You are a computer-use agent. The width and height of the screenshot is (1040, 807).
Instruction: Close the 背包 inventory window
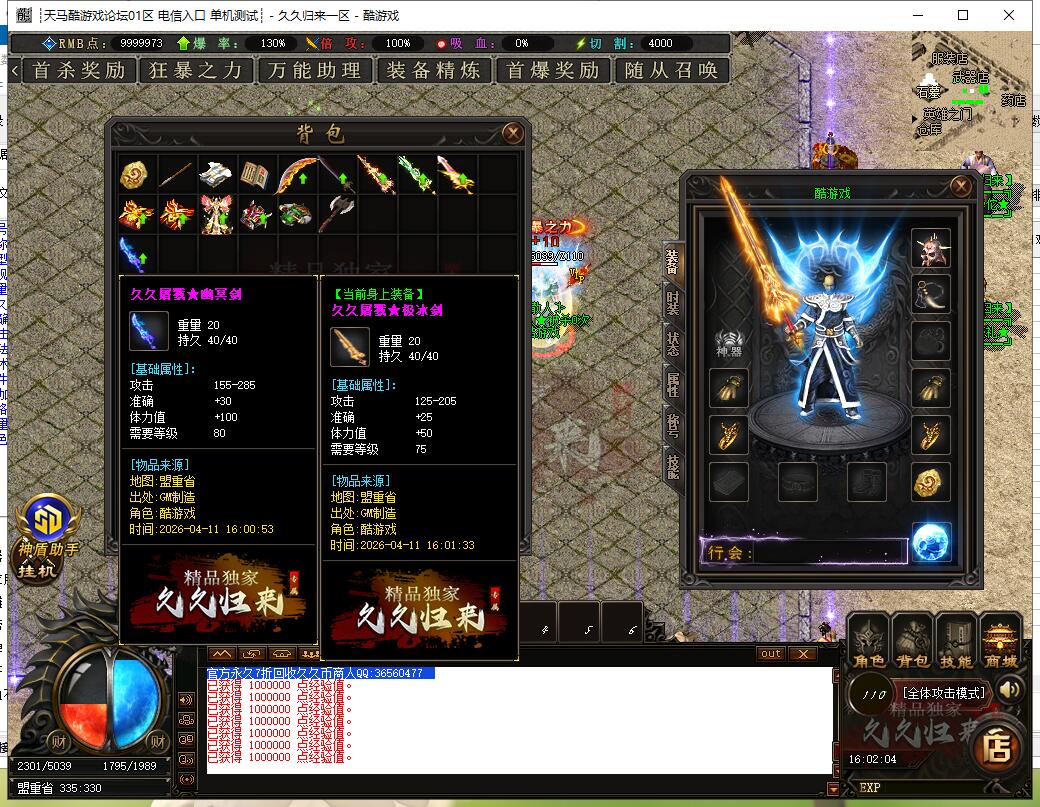pyautogui.click(x=513, y=133)
